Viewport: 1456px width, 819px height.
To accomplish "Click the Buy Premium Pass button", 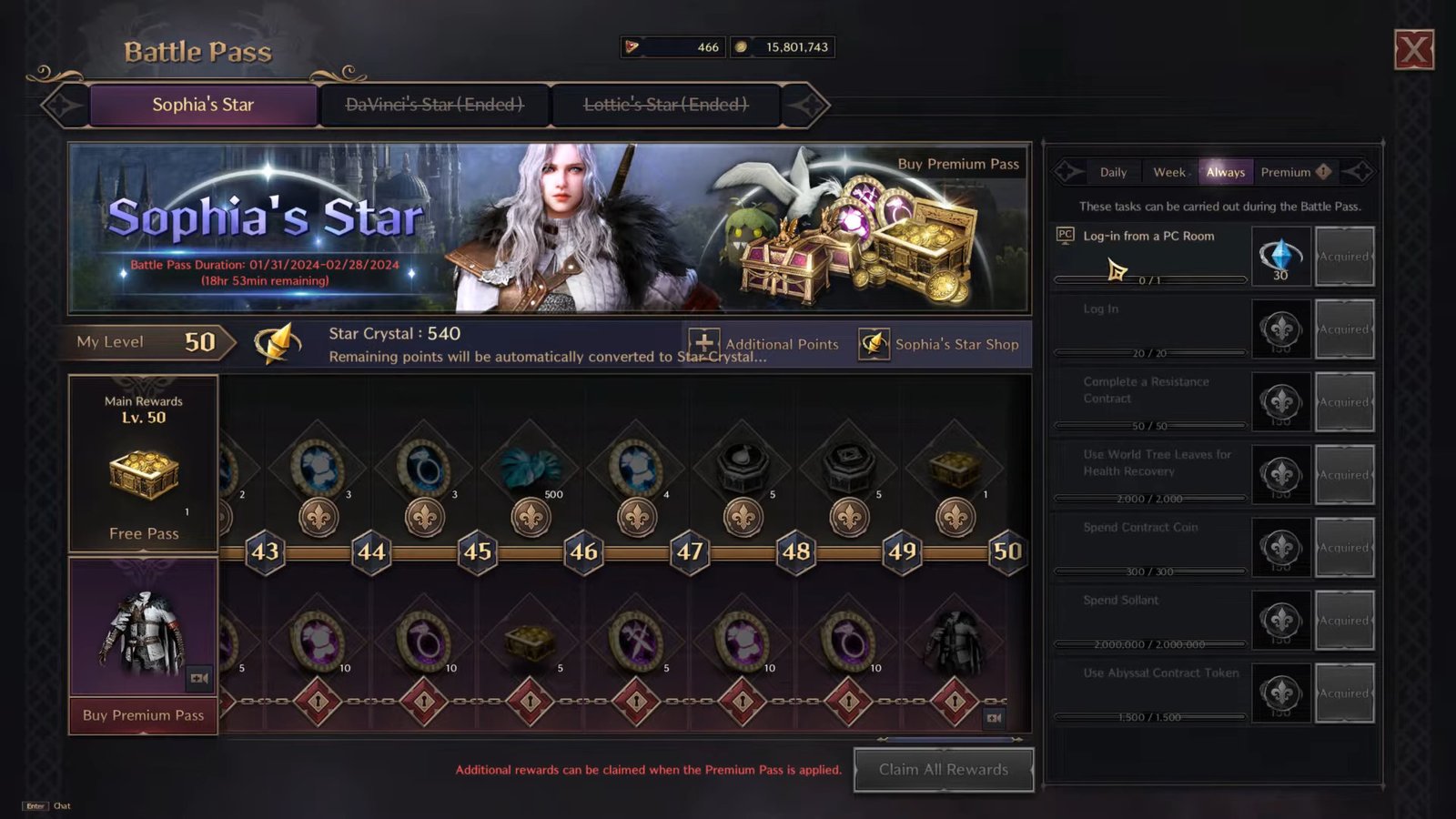I will click(142, 716).
